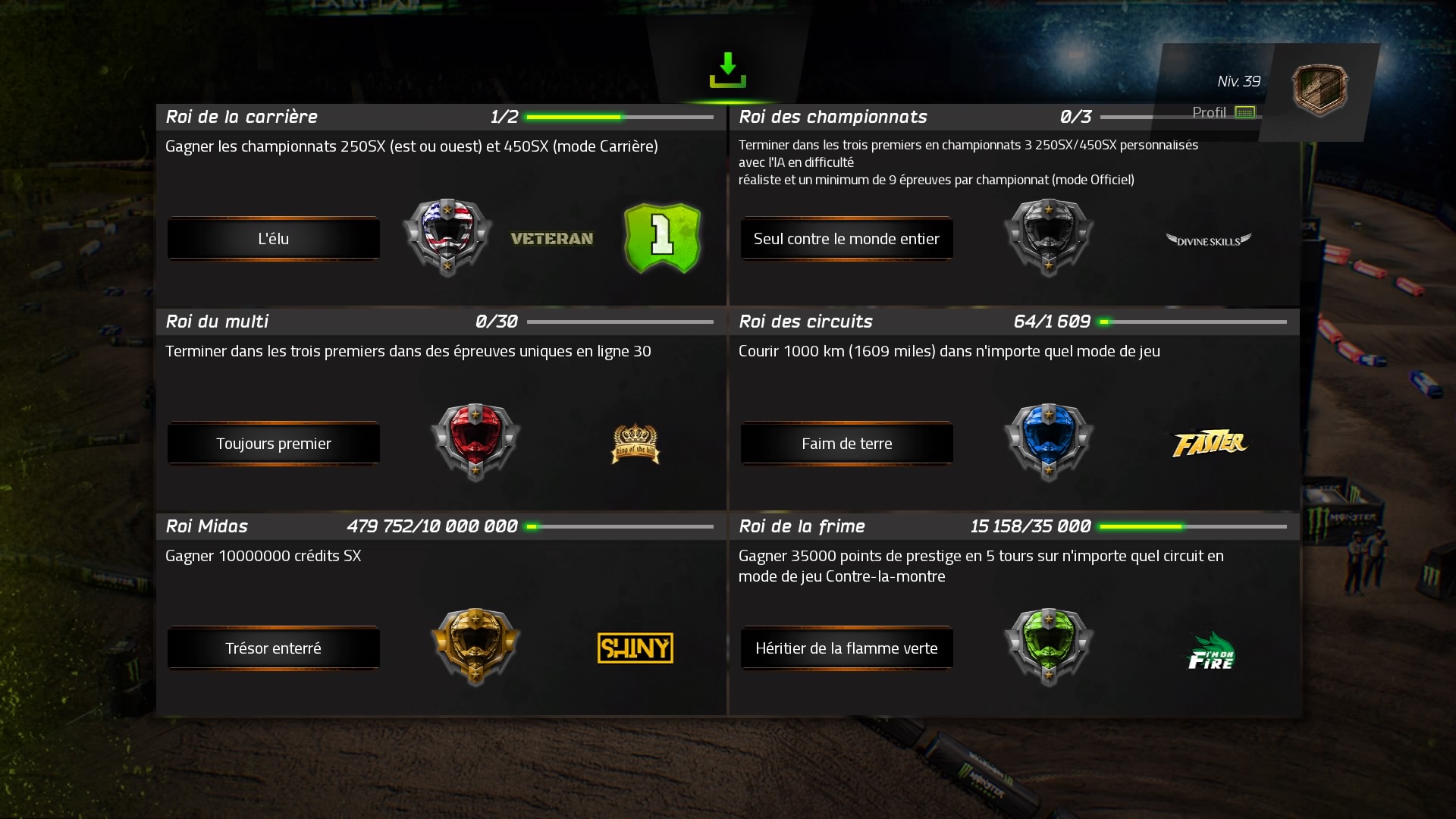Select the VETERAN sticker reward
Image resolution: width=1456 pixels, height=819 pixels.
coord(552,239)
